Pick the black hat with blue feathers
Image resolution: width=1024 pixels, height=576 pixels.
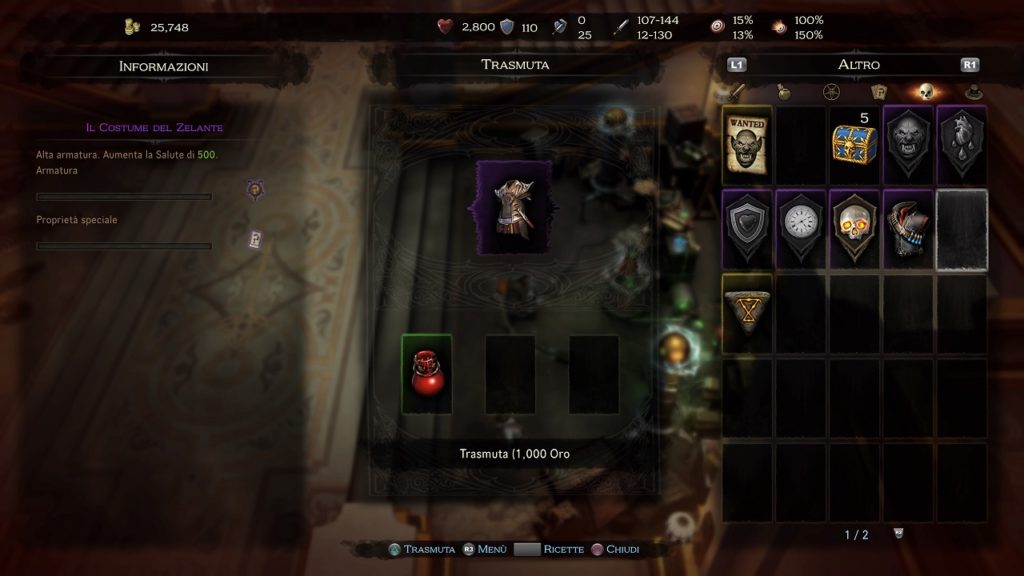(x=908, y=228)
